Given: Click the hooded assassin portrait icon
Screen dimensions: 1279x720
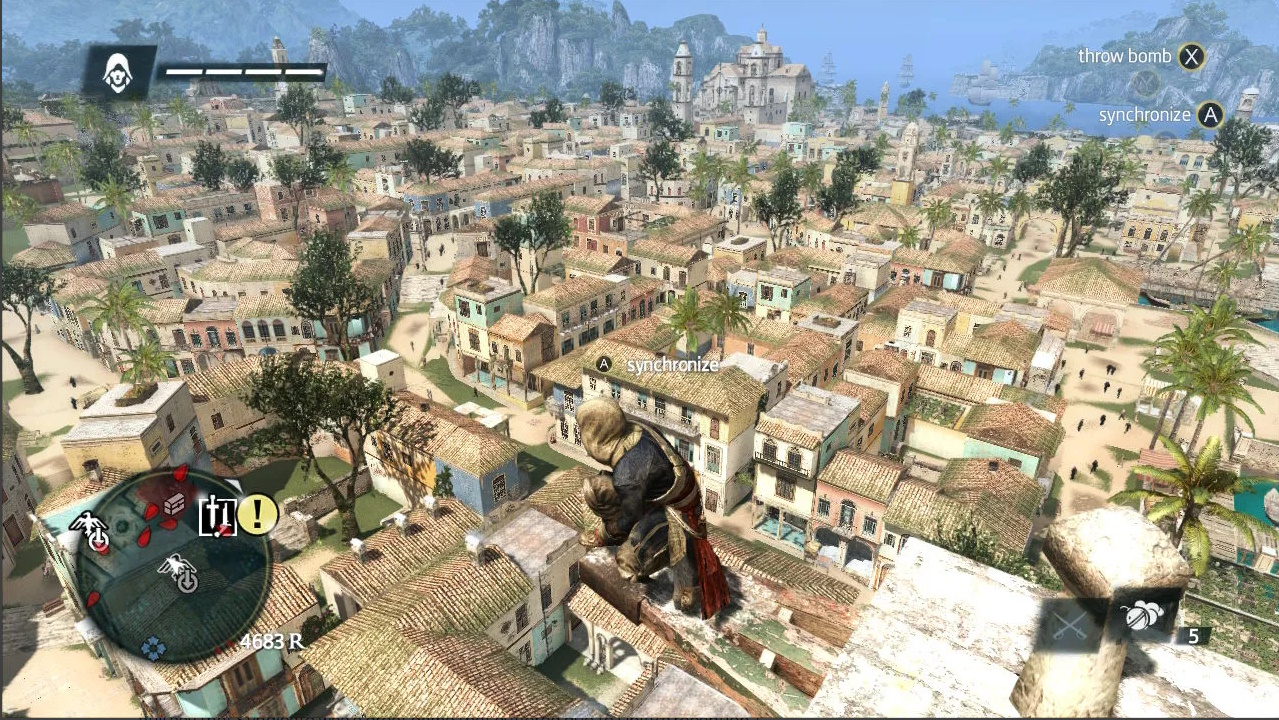Looking at the screenshot, I should (x=118, y=73).
